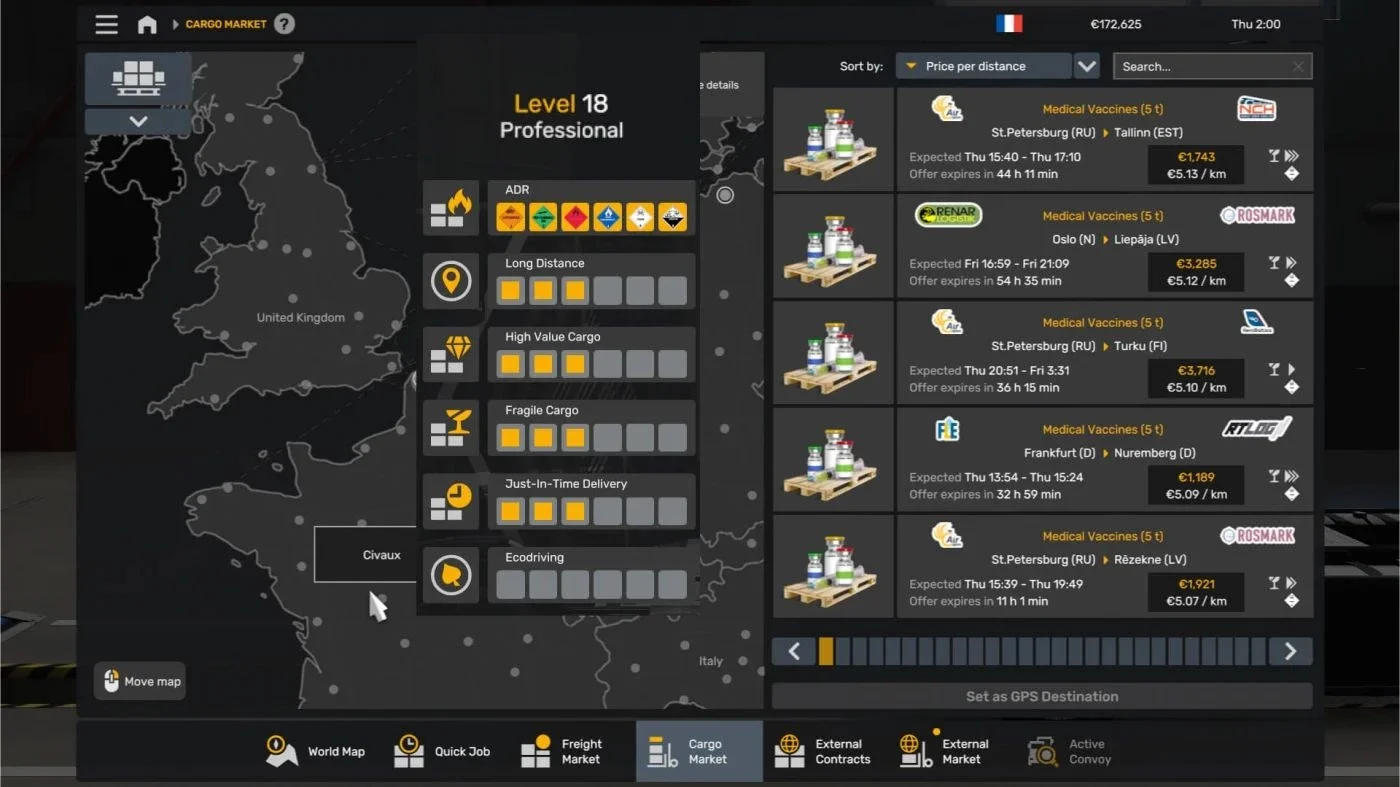
Task: Click the highlighted first segment of the pagination bar
Action: point(826,651)
